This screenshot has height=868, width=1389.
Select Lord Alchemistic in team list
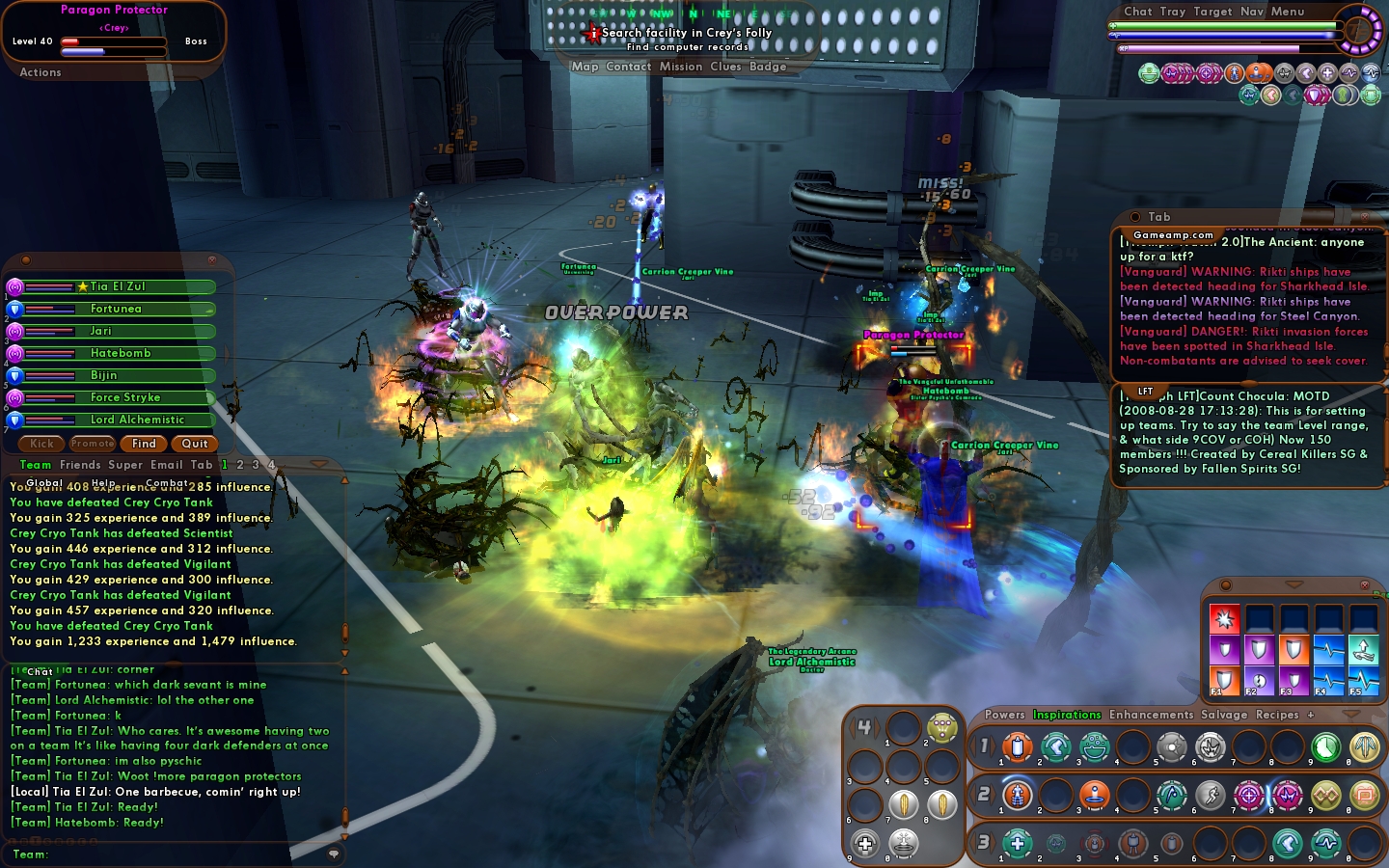[137, 420]
